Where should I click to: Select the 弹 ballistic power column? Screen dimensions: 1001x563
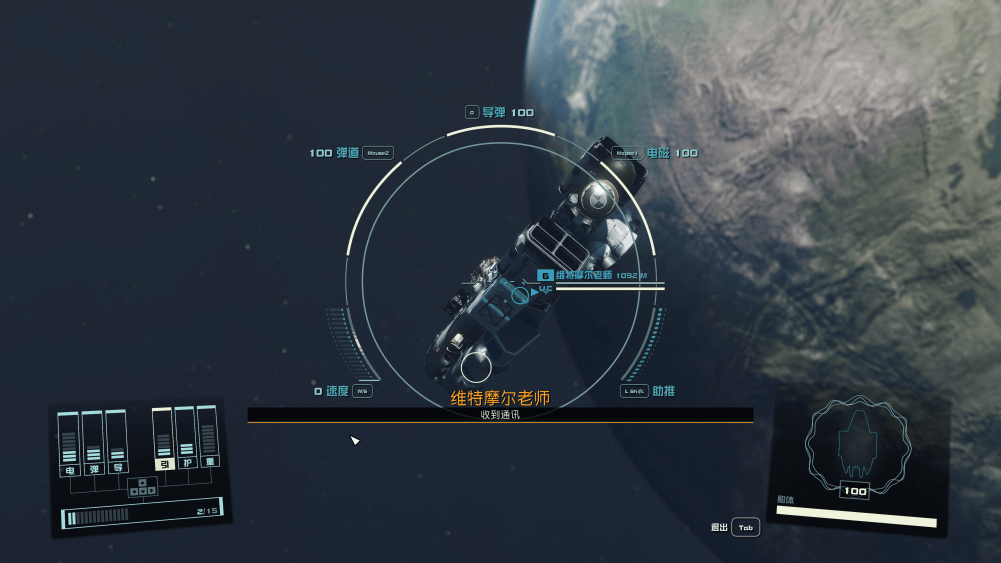pyautogui.click(x=93, y=441)
